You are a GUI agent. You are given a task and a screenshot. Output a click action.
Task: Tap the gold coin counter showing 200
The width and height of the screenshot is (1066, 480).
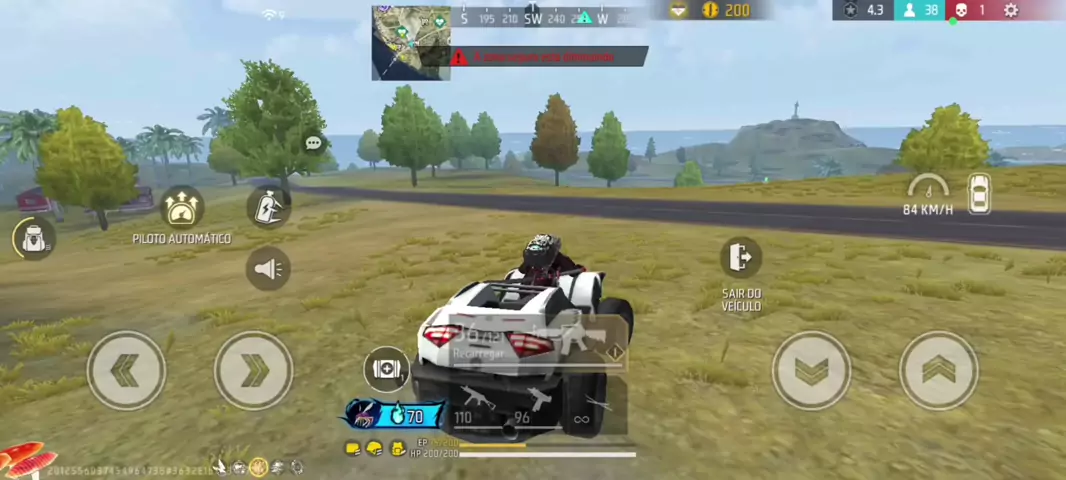[726, 10]
